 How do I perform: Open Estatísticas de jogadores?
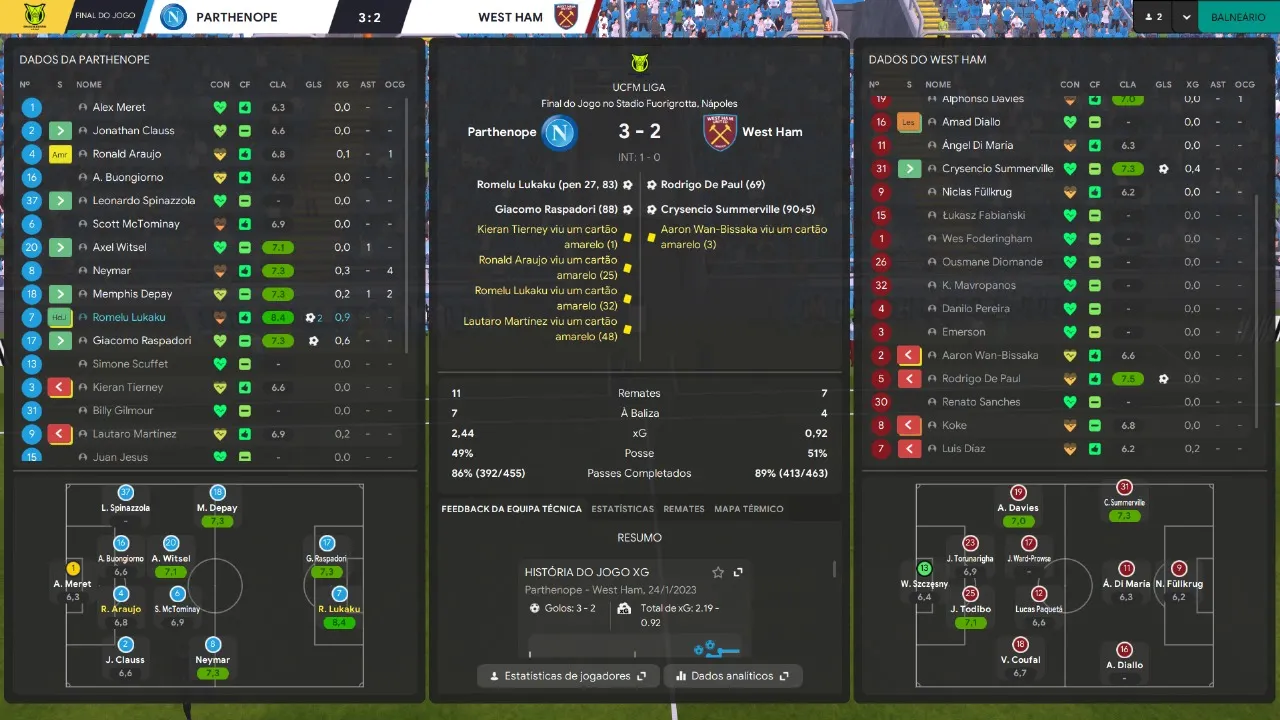[x=568, y=676]
